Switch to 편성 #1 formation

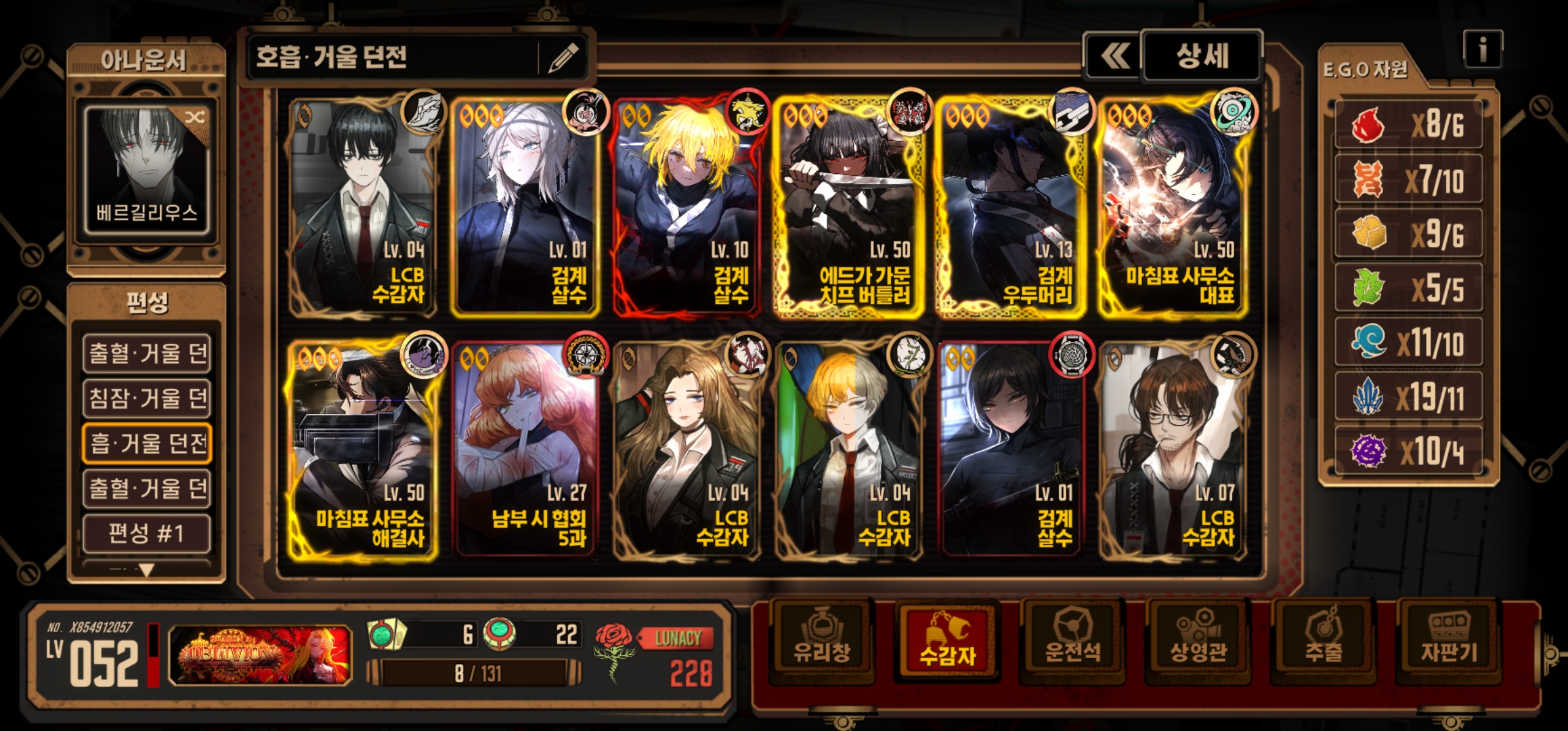147,533
